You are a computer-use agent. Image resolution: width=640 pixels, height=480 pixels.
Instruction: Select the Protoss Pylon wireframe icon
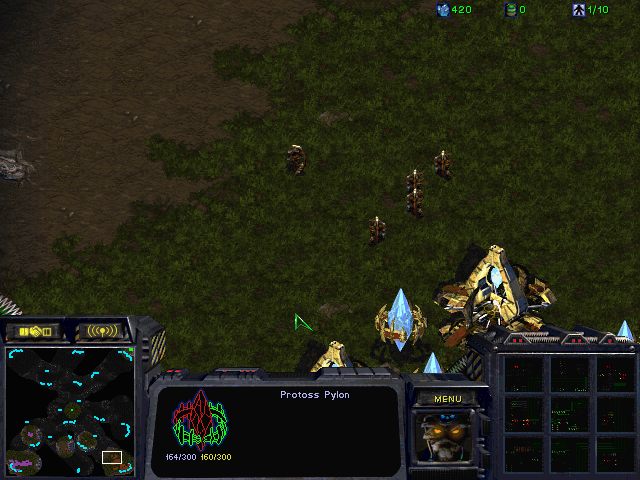pos(199,421)
